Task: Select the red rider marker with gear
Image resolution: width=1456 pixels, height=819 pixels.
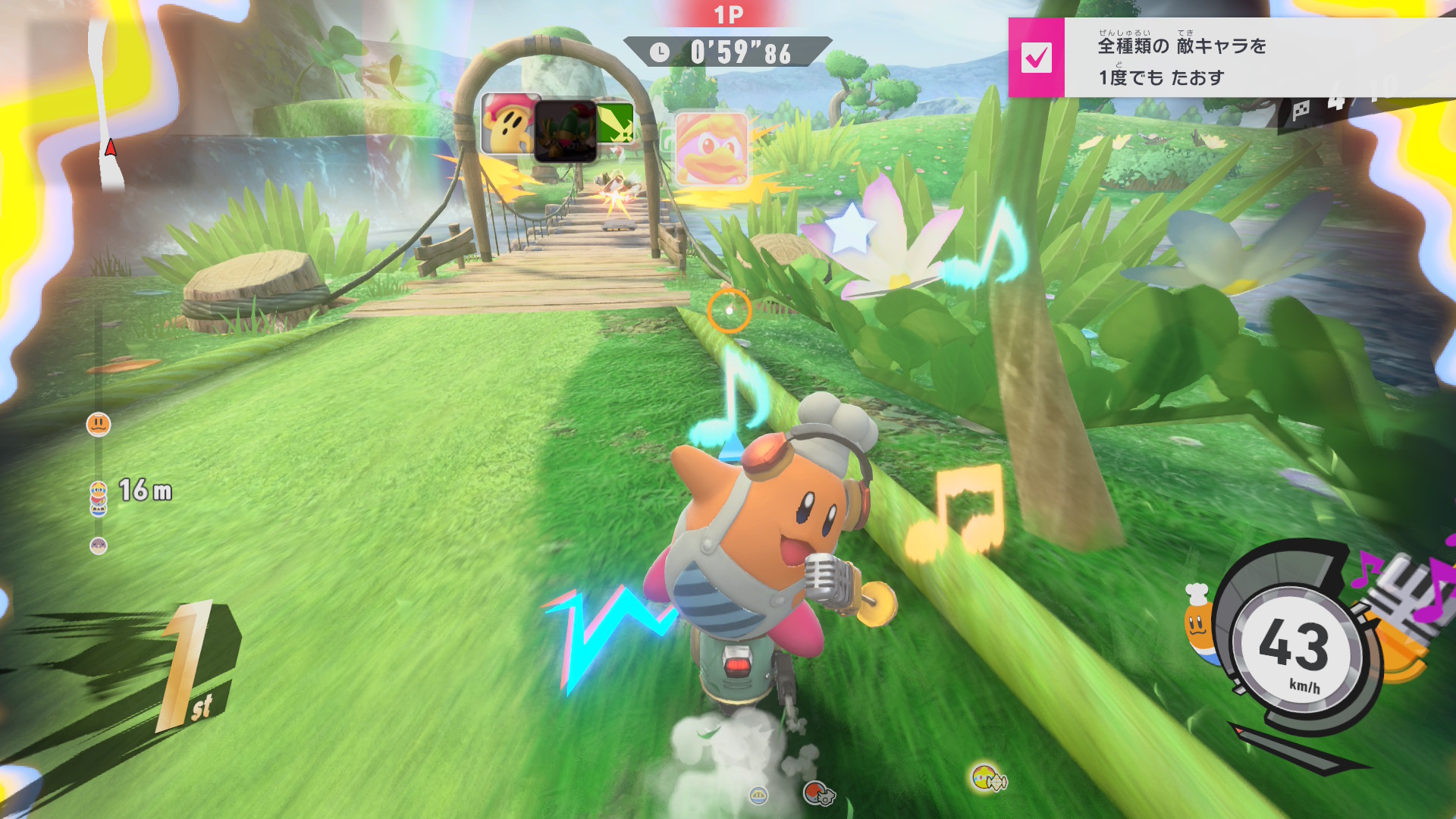Action: click(x=816, y=793)
